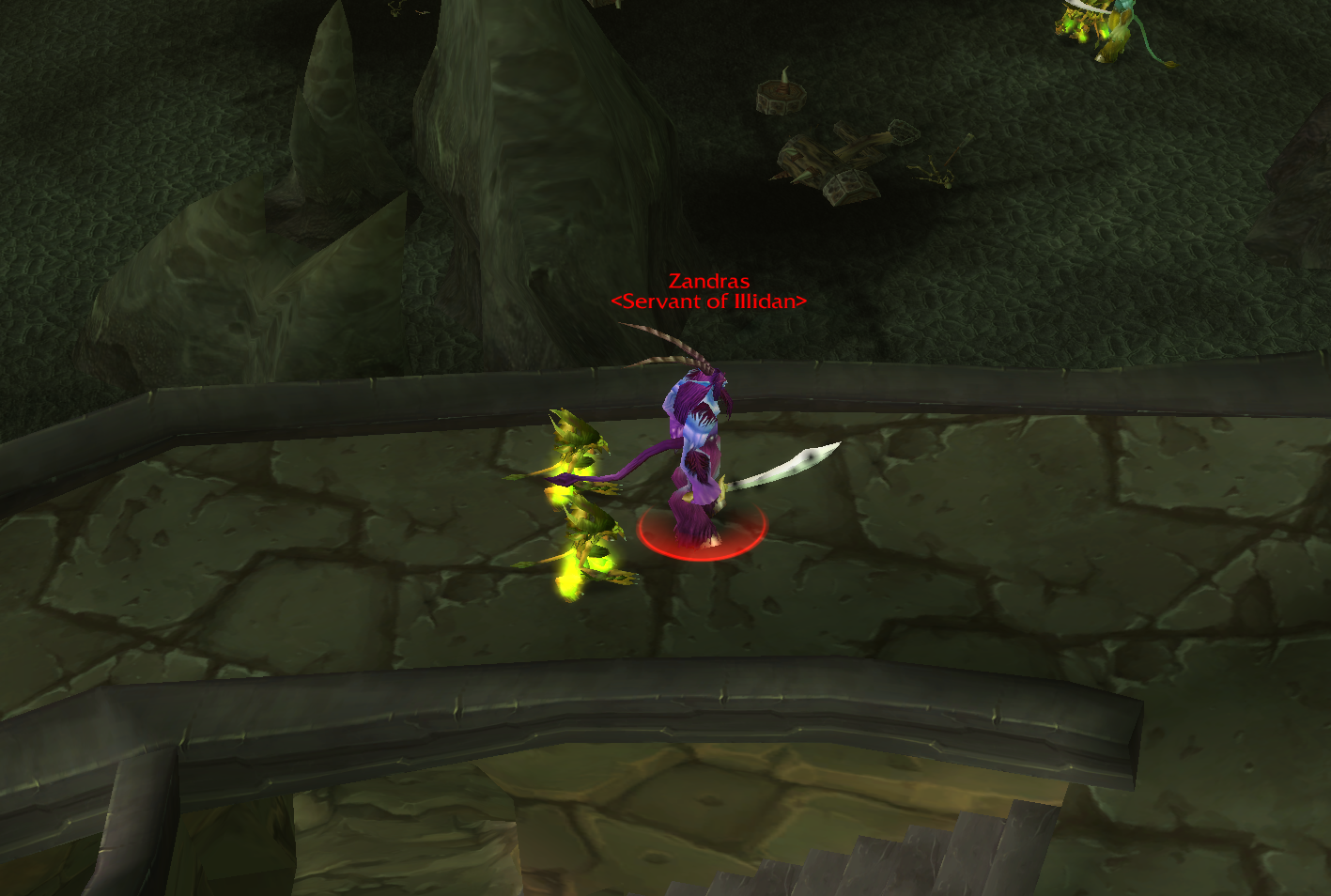Select the Zandras name label
1331x896 pixels.
pyautogui.click(x=708, y=281)
